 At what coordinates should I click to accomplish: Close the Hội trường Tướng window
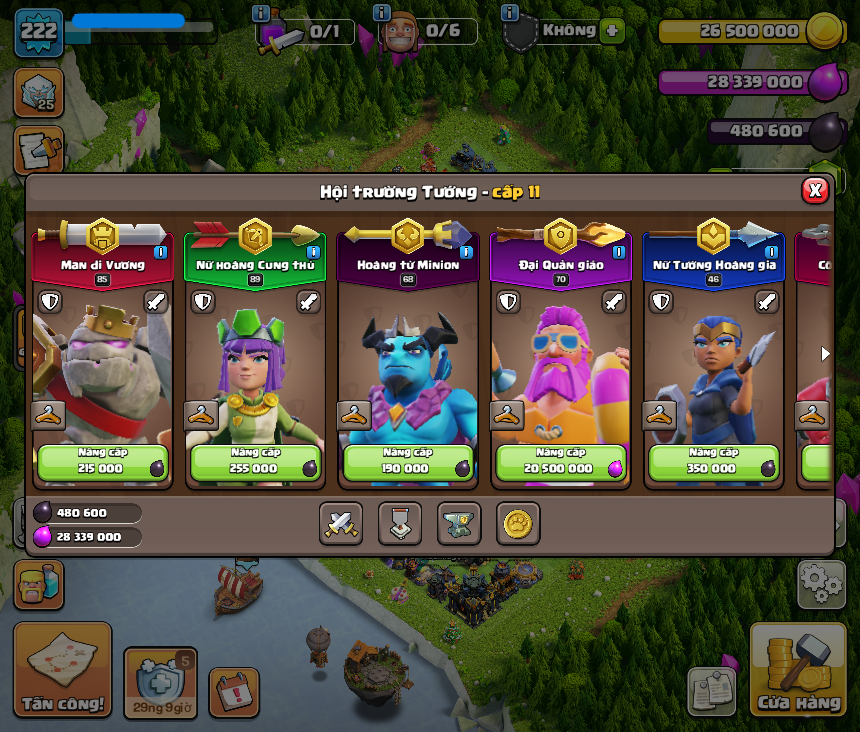[x=815, y=190]
